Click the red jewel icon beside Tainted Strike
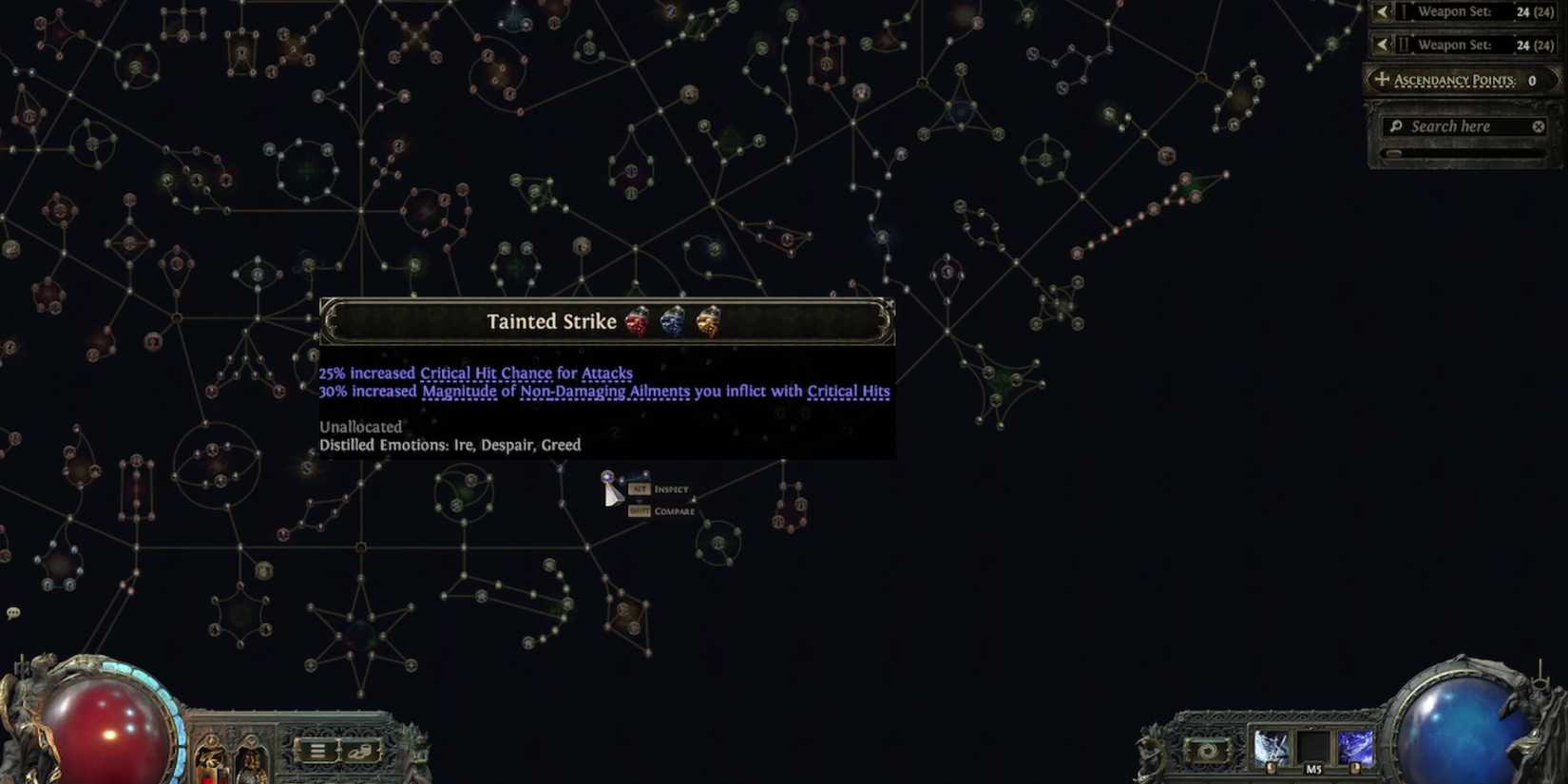 coord(639,322)
